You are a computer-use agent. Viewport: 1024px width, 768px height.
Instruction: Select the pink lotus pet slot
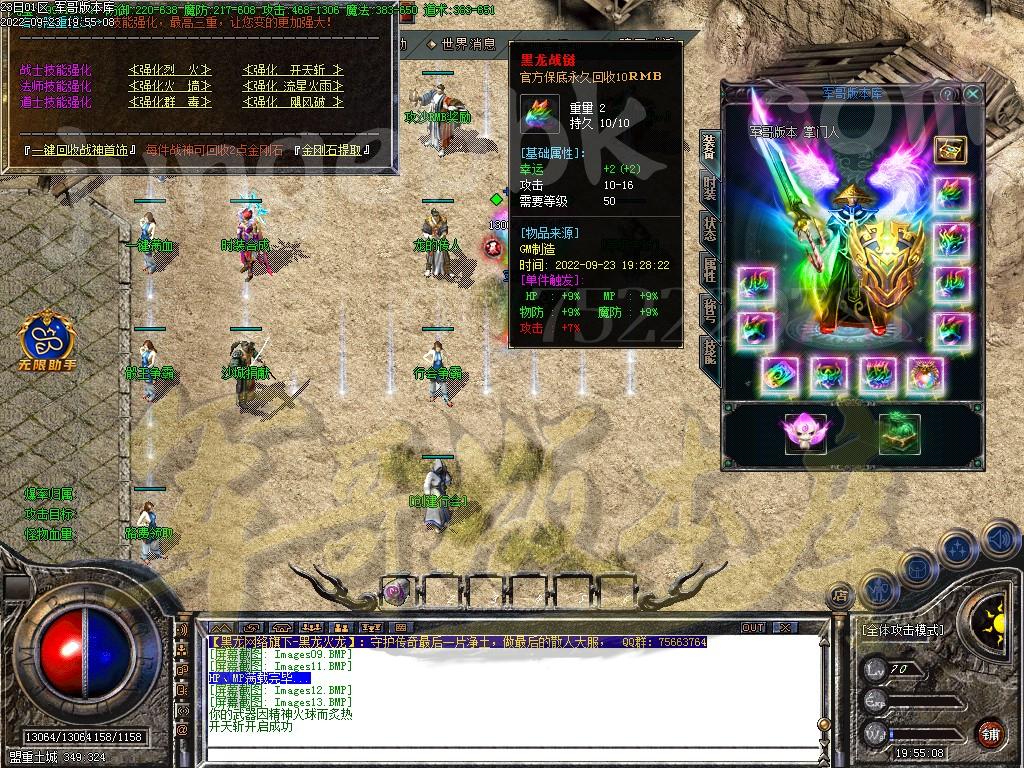click(x=805, y=433)
